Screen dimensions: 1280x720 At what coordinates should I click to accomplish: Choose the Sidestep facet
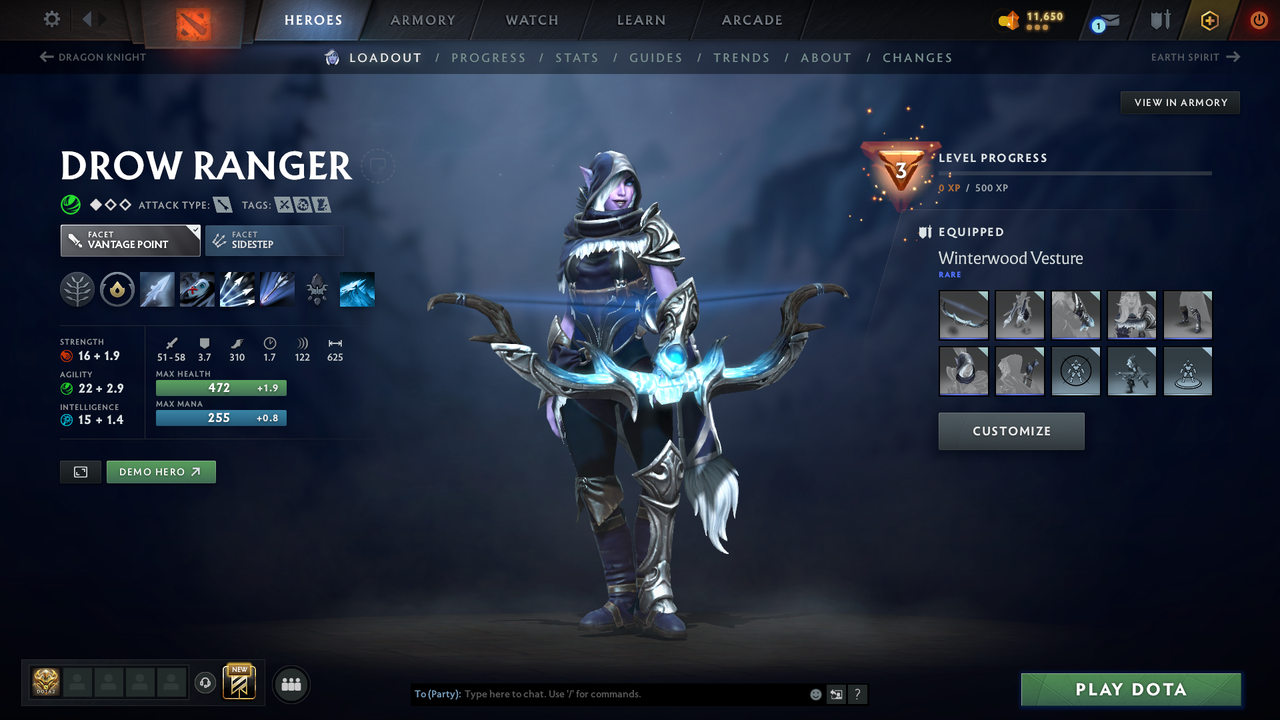(x=274, y=240)
